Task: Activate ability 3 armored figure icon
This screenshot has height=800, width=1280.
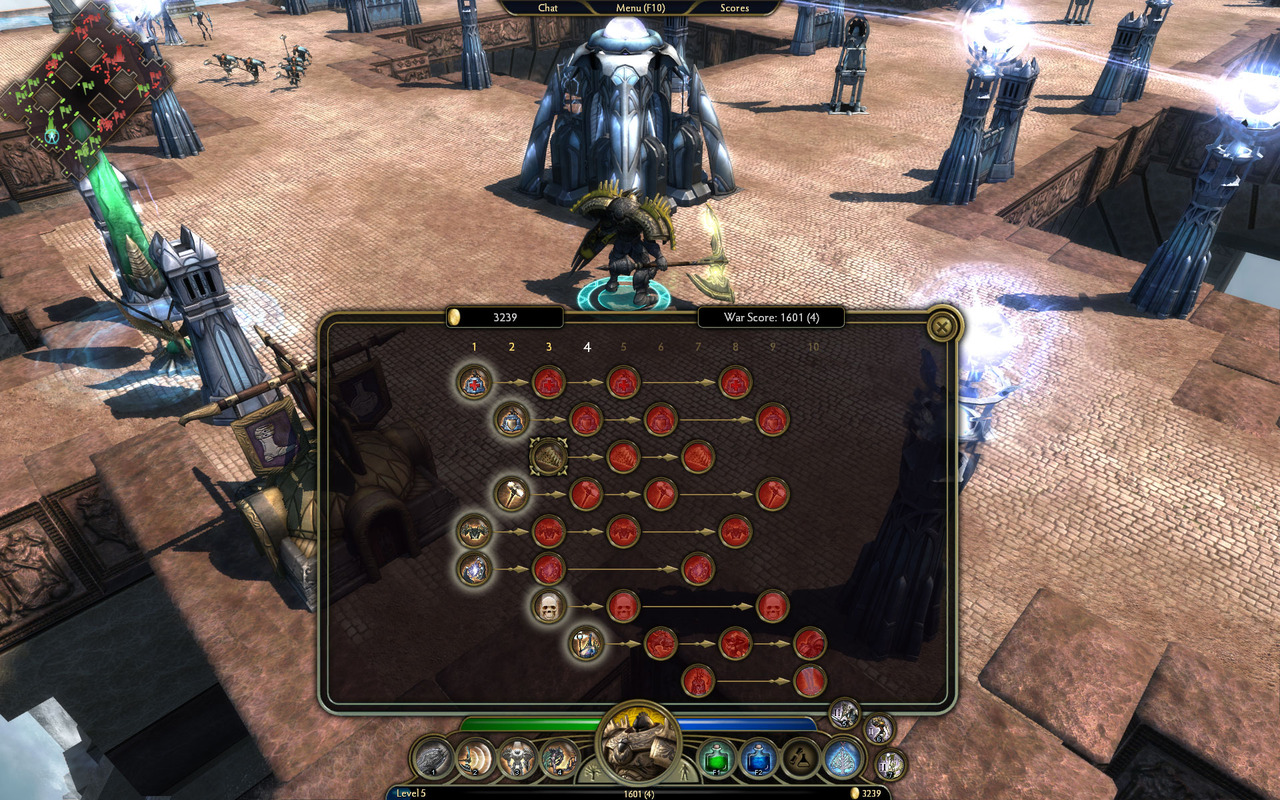Action: click(518, 758)
